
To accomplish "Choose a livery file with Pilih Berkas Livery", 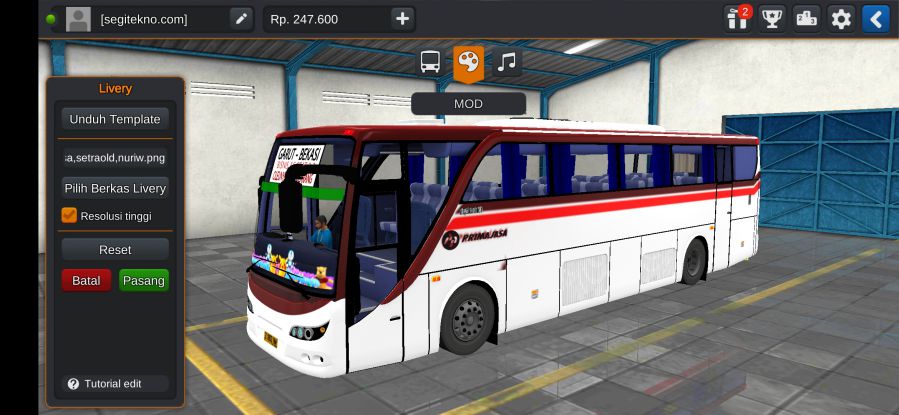I will [114, 188].
